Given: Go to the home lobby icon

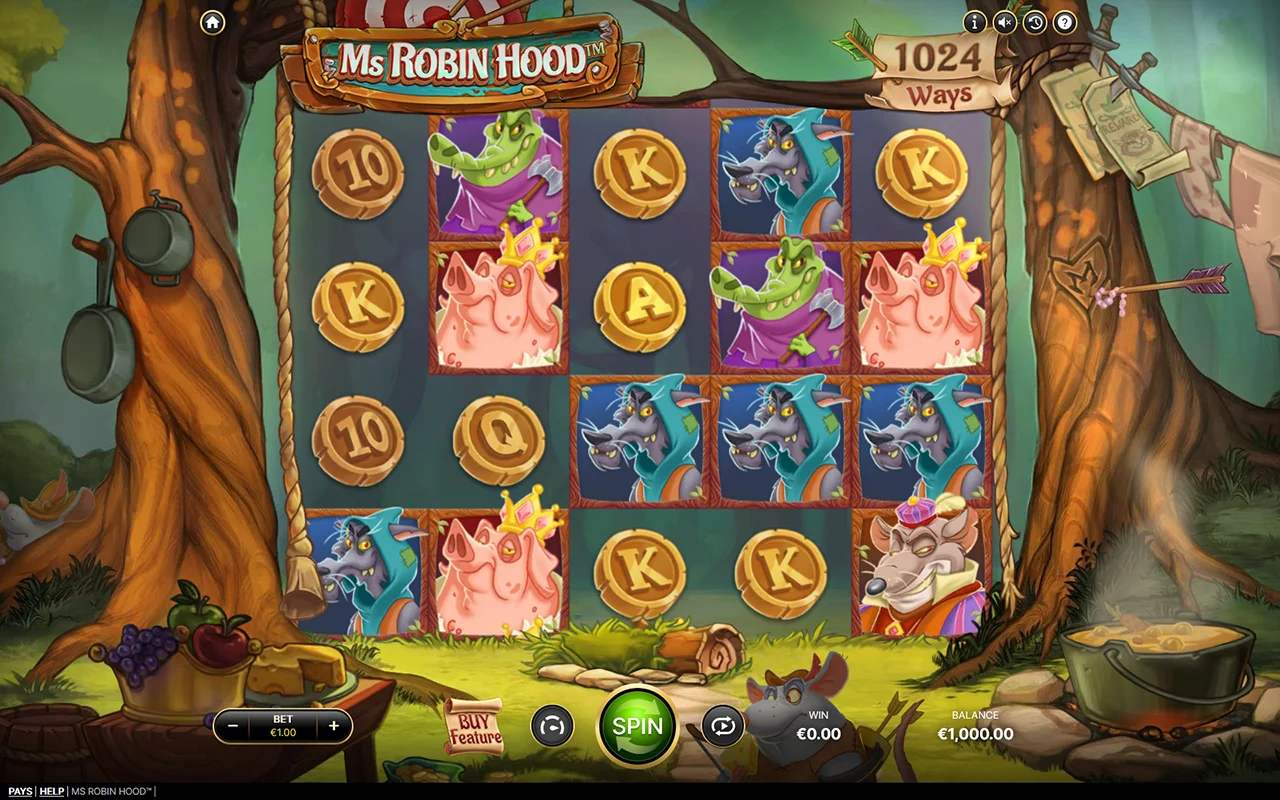Looking at the screenshot, I should click(x=212, y=22).
